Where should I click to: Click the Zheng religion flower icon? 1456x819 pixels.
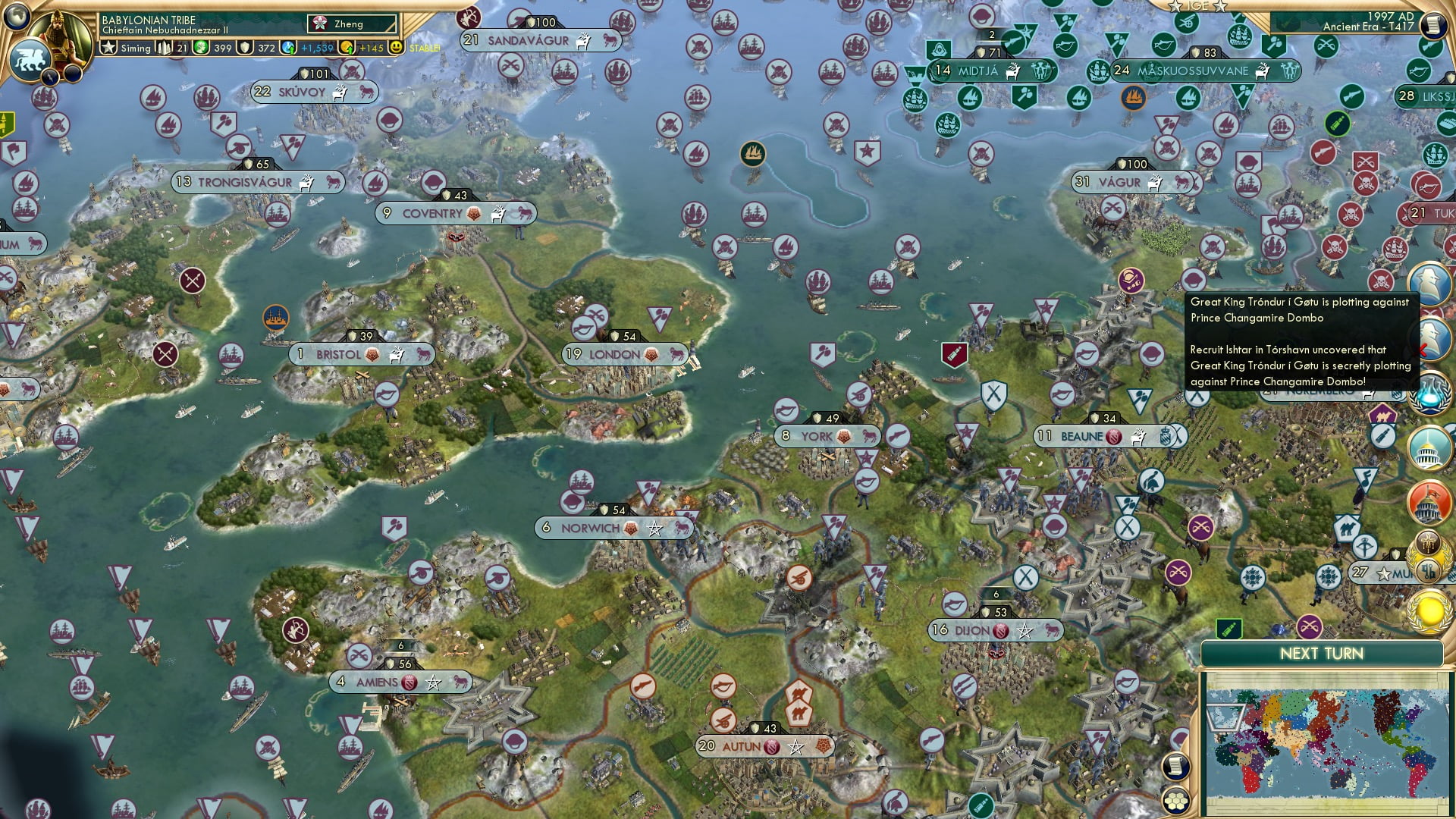point(320,23)
